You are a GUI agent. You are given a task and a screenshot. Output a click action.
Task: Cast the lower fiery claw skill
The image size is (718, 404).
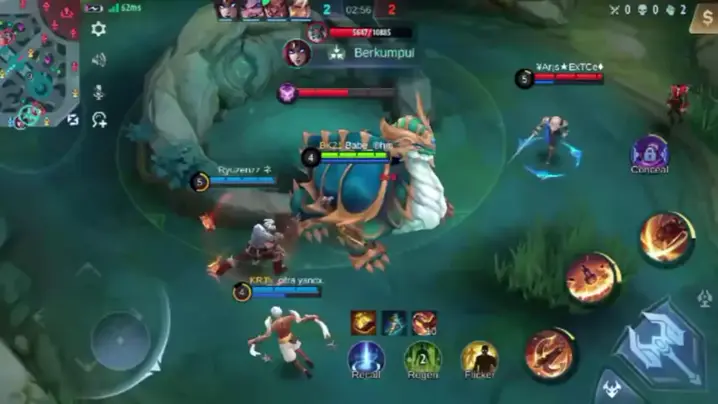click(x=549, y=352)
